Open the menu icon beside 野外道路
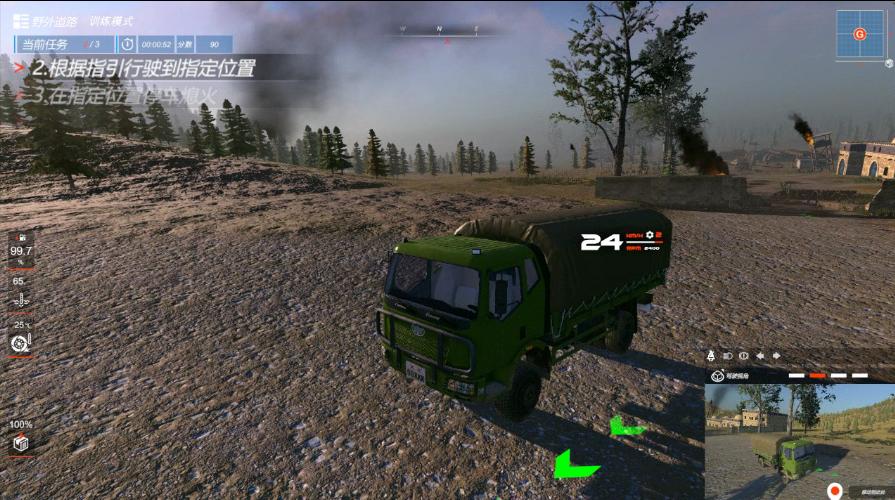895x500 pixels. pyautogui.click(x=20, y=21)
